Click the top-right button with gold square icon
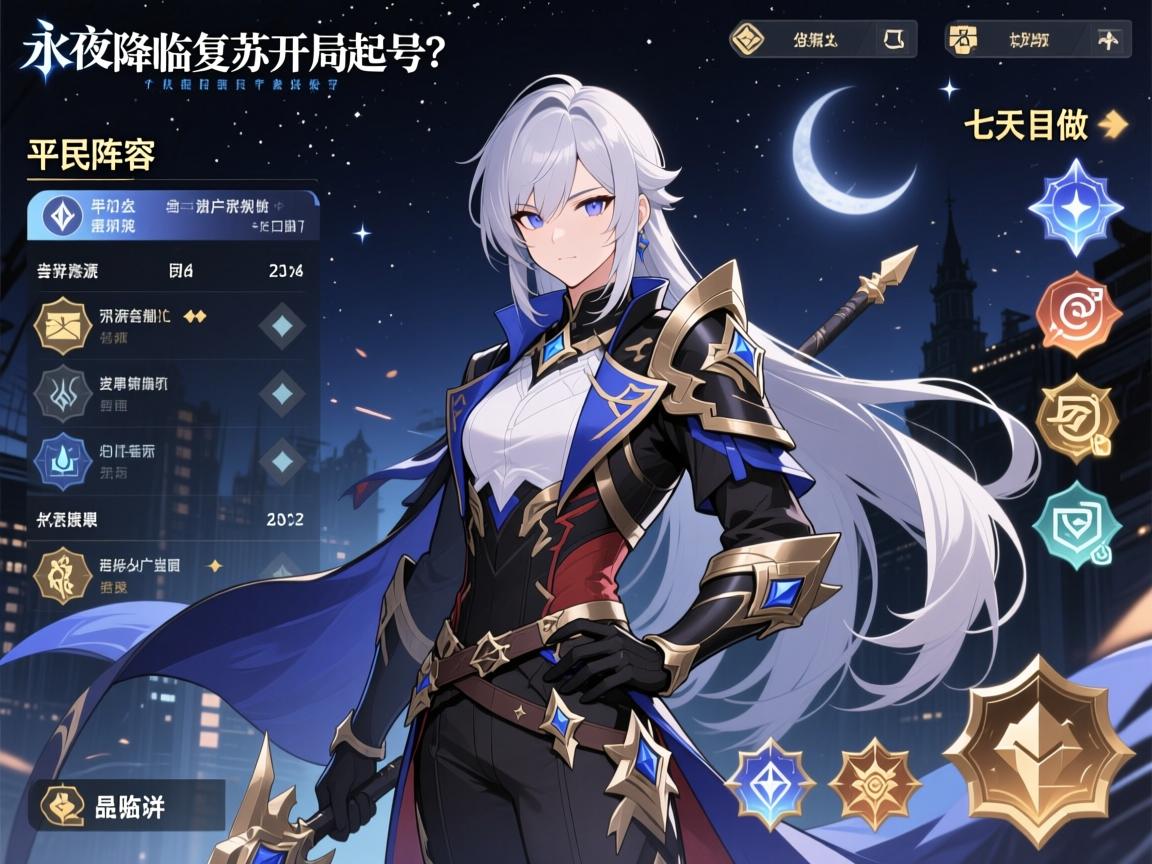The height and width of the screenshot is (864, 1152). (x=1036, y=41)
